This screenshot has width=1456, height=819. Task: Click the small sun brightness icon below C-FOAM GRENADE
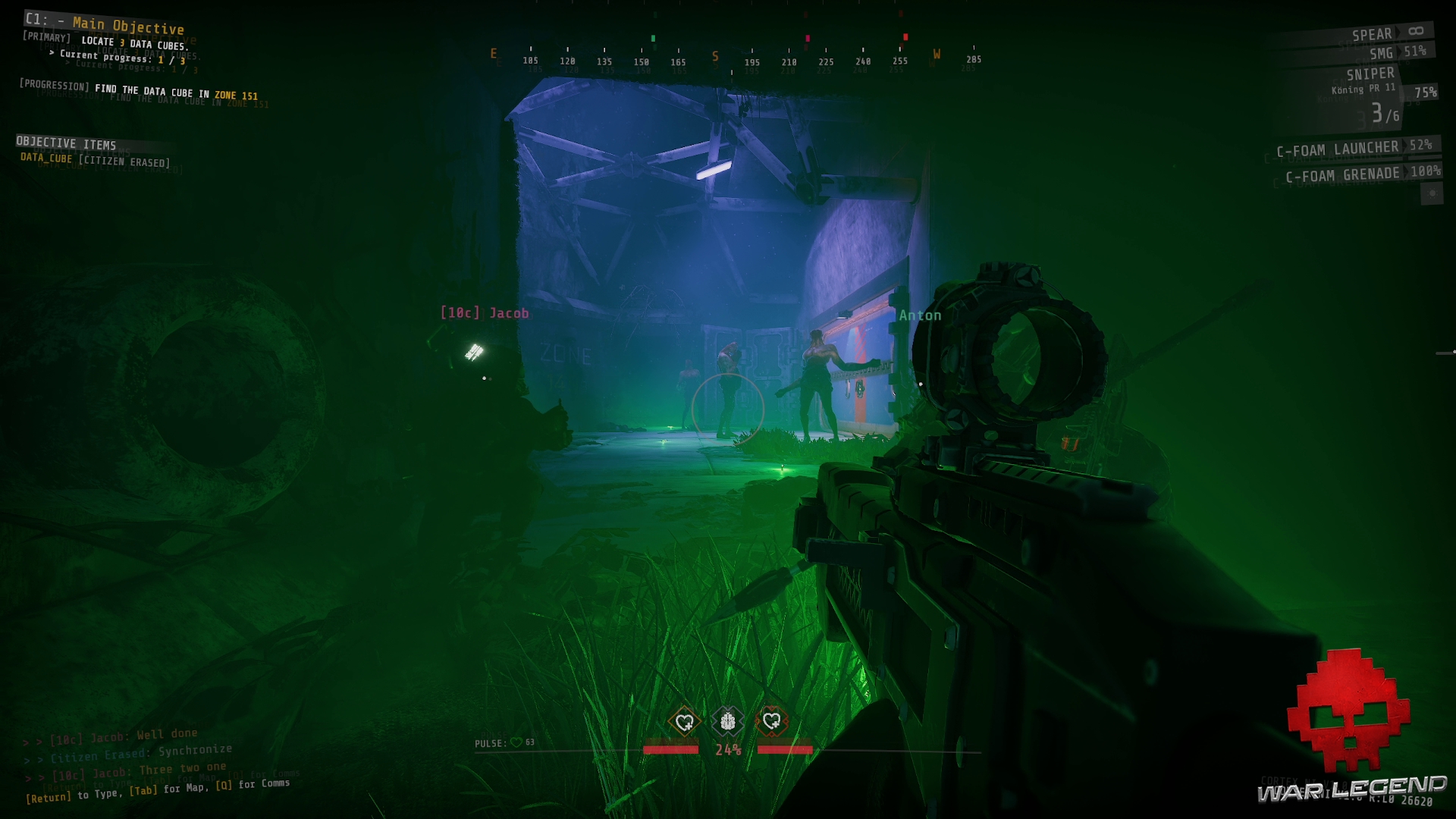pyautogui.click(x=1432, y=192)
